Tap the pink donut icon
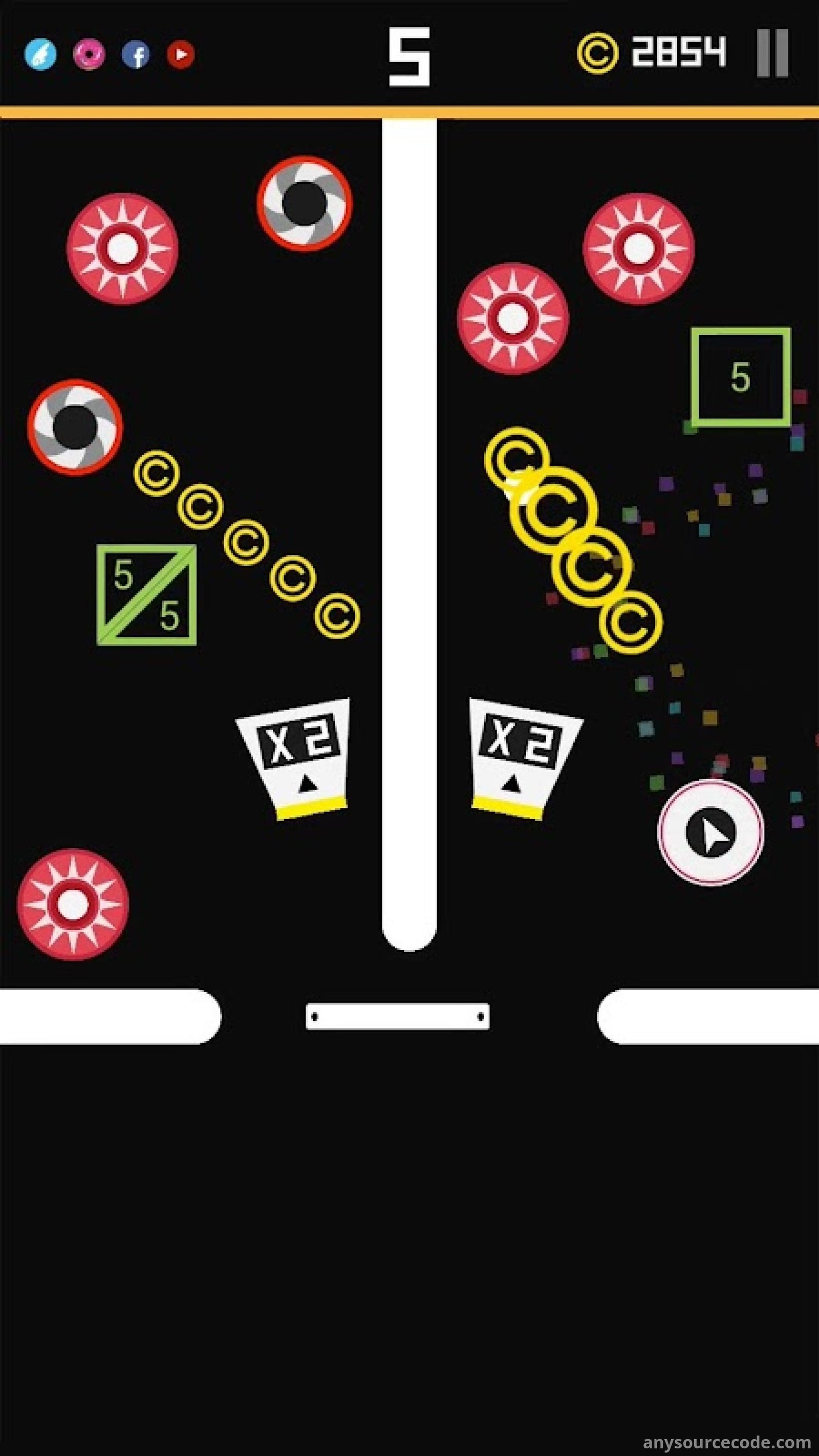This screenshot has width=819, height=1456. click(x=89, y=55)
